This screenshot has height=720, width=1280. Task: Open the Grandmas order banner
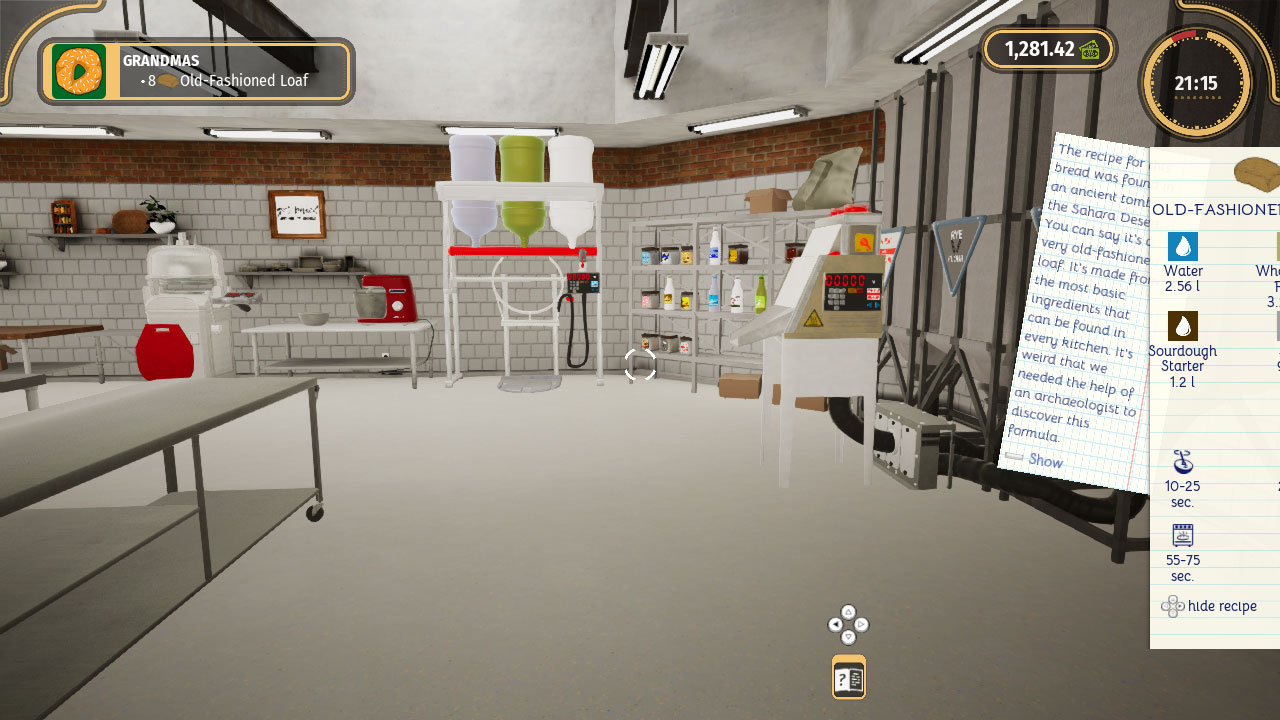[x=195, y=70]
